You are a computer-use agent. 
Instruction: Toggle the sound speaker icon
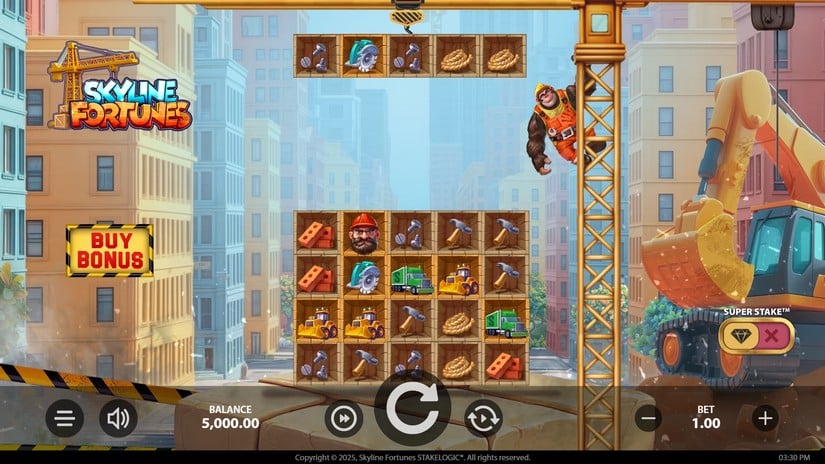tap(118, 418)
